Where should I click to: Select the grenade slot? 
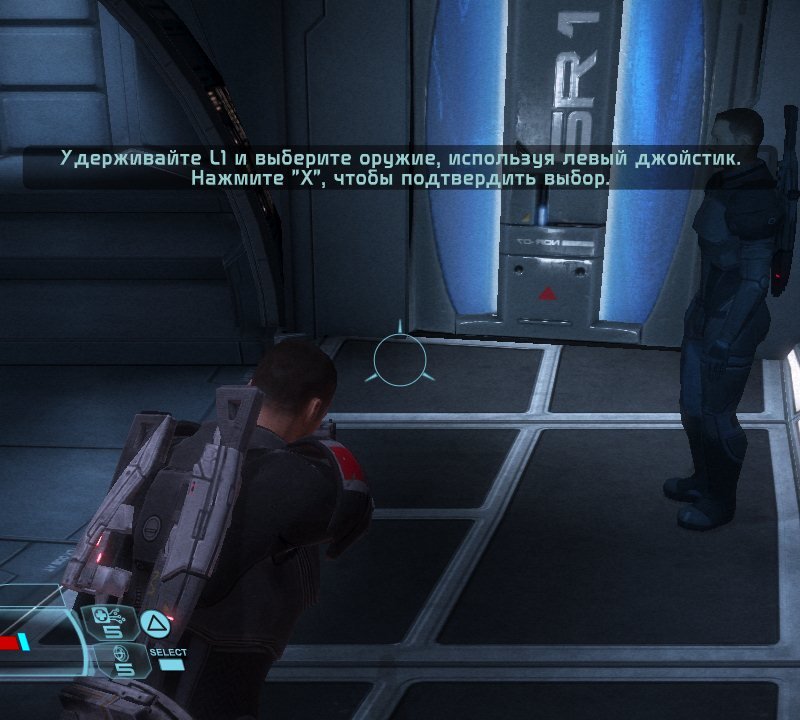point(121,658)
